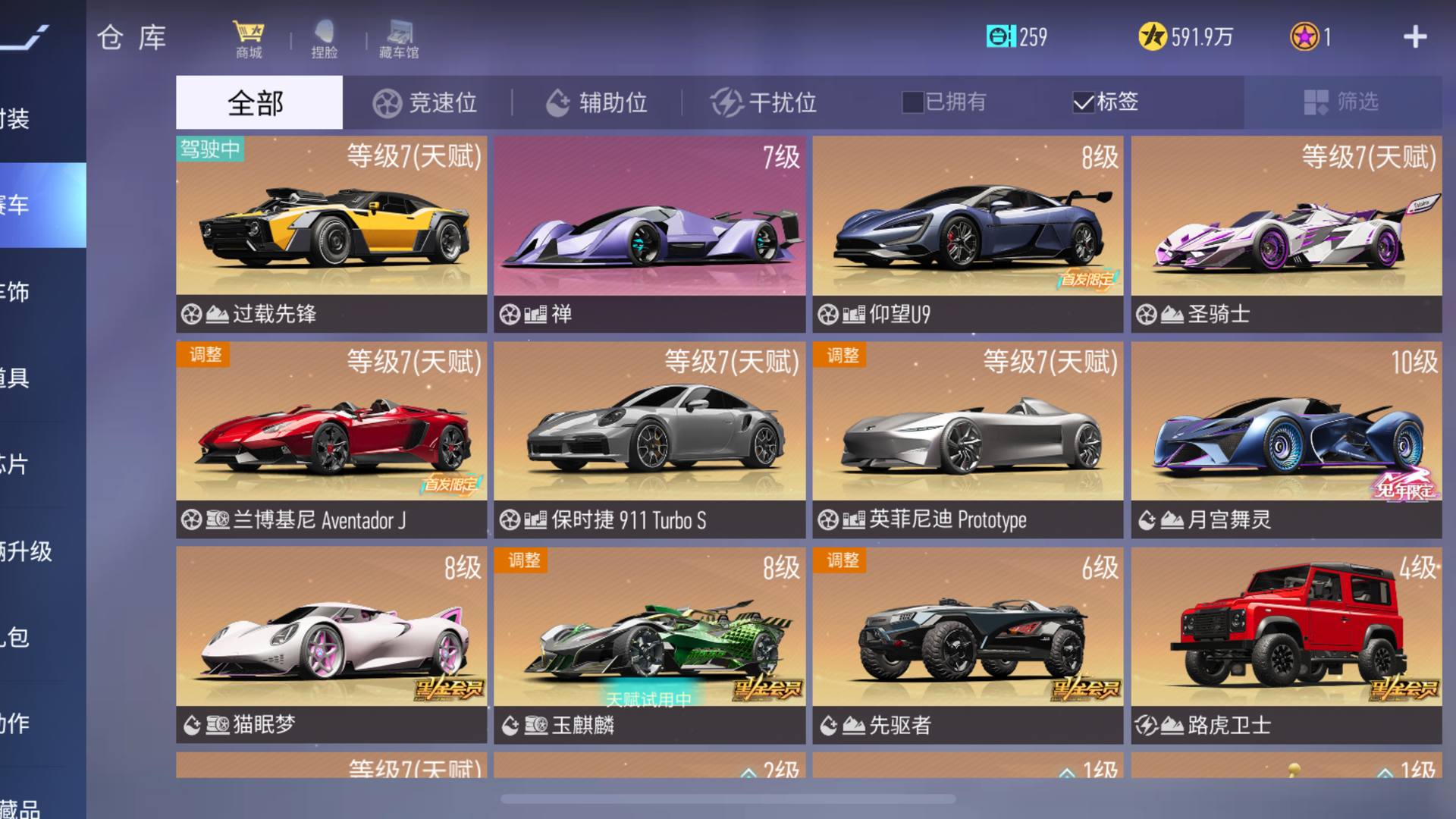Open the 商城 shop icon
This screenshot has width=1456, height=819.
click(249, 39)
